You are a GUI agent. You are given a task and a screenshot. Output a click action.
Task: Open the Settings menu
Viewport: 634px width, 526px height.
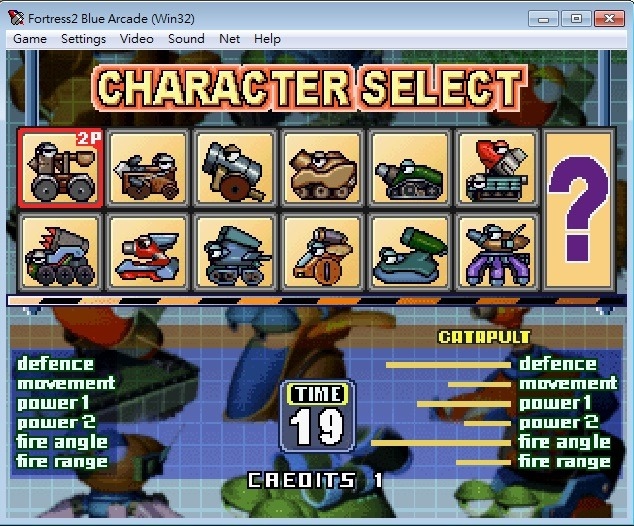pyautogui.click(x=83, y=39)
